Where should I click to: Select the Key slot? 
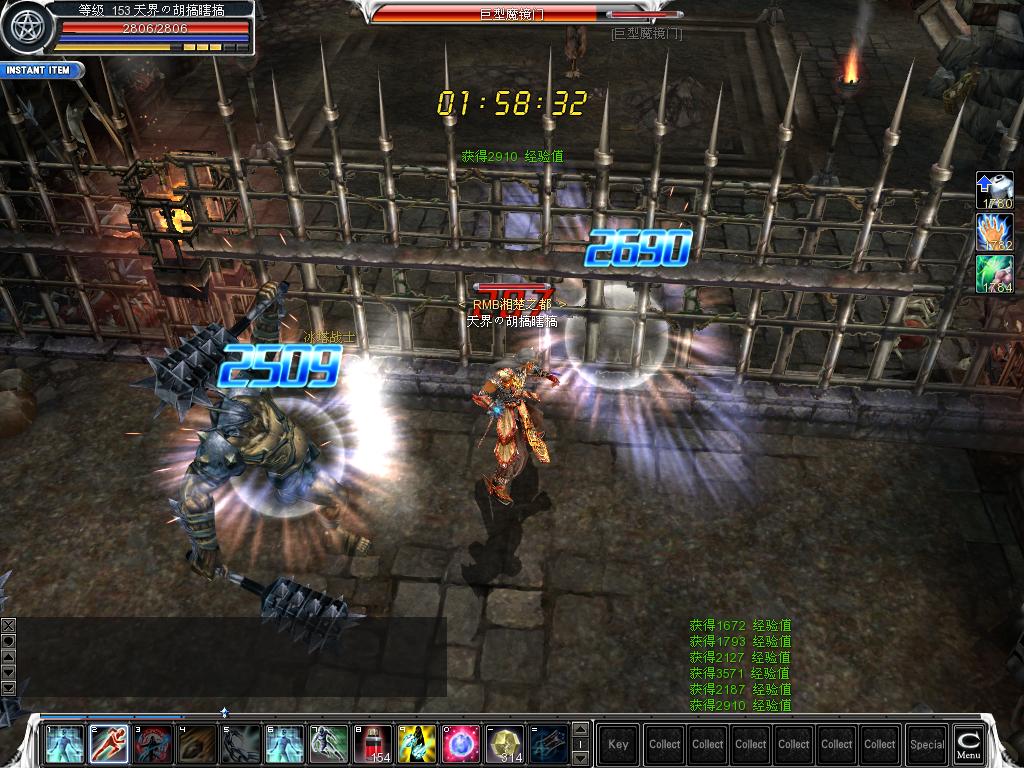(618, 744)
